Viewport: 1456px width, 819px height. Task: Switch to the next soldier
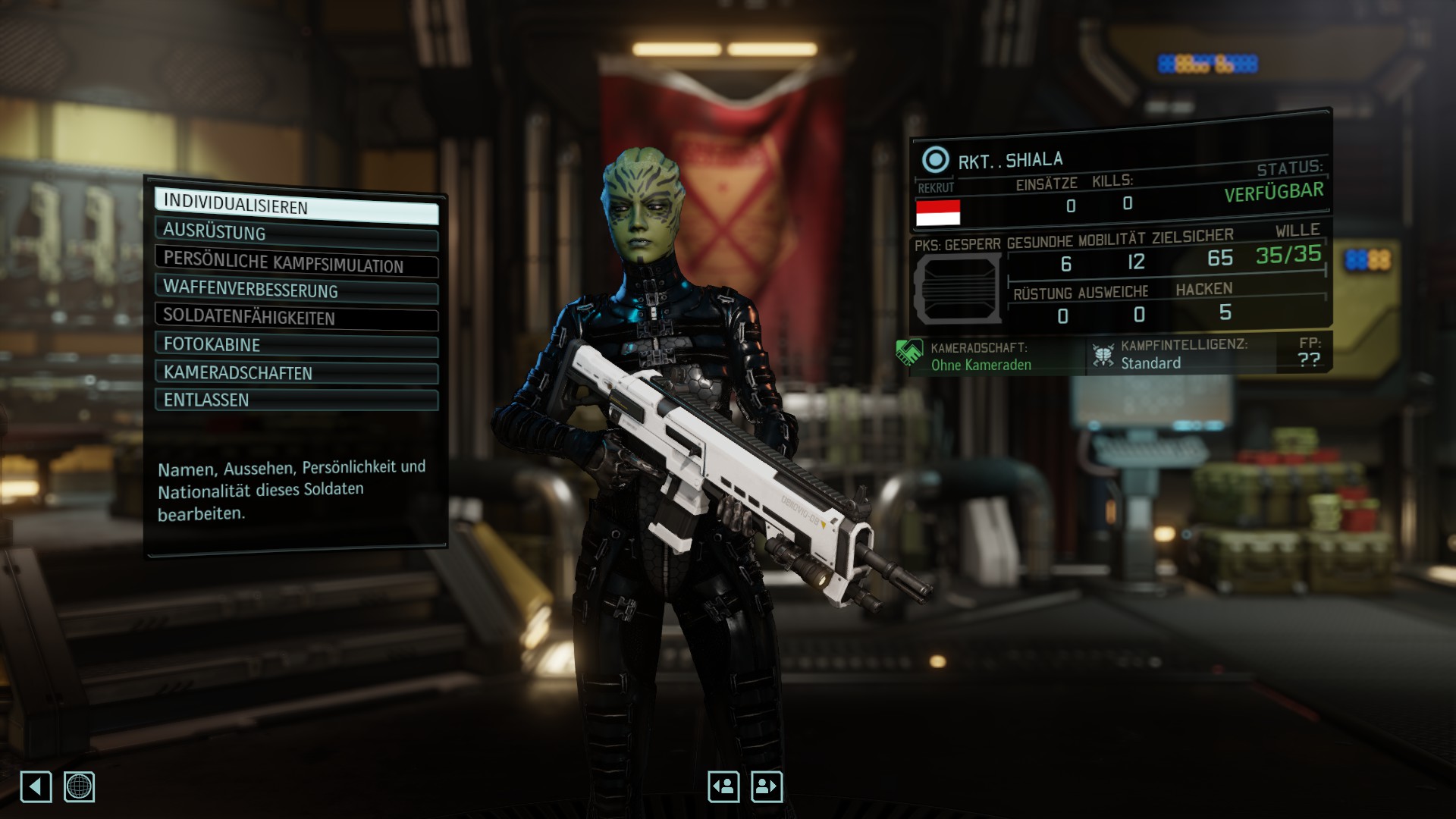(x=767, y=786)
